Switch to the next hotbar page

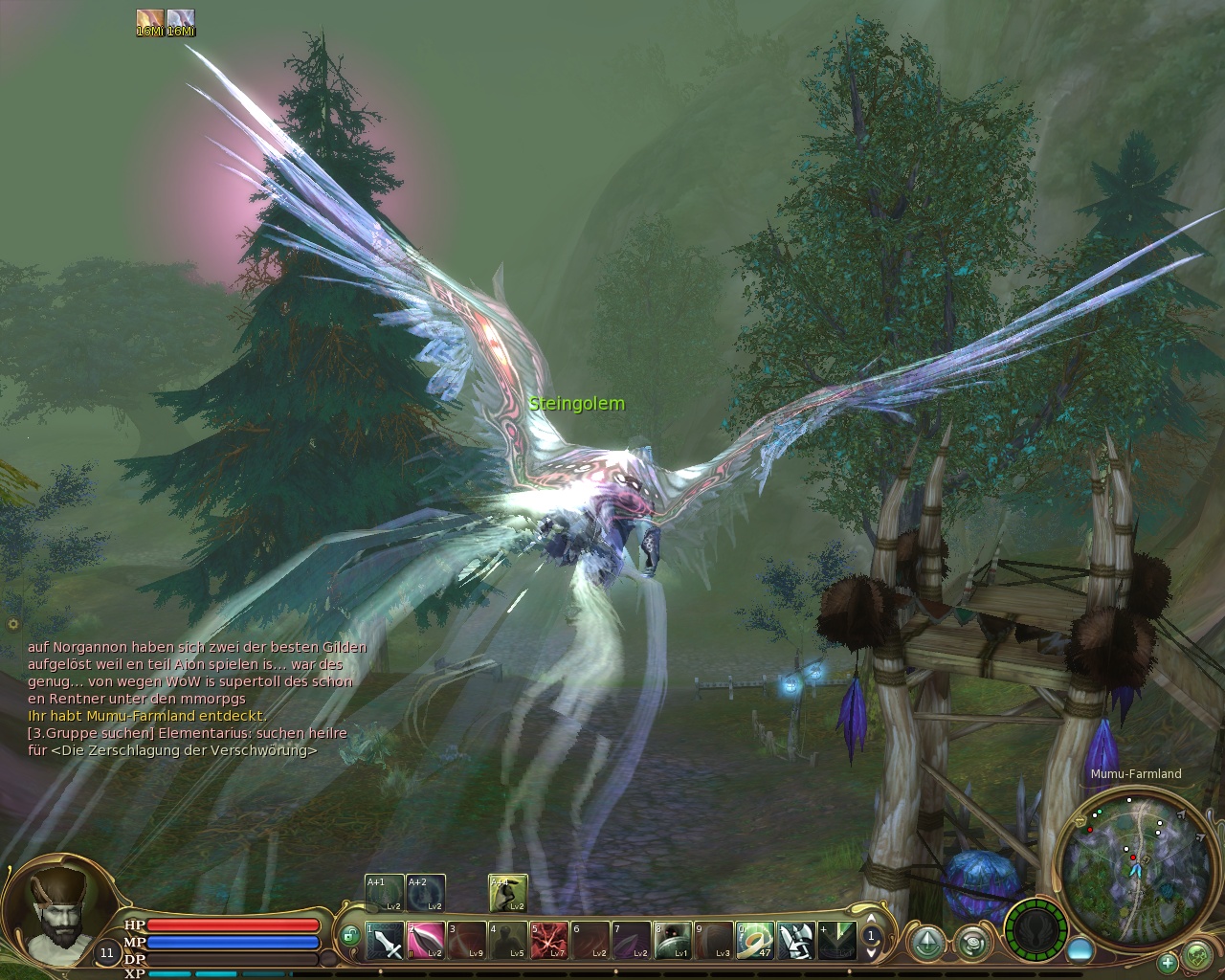(x=871, y=953)
